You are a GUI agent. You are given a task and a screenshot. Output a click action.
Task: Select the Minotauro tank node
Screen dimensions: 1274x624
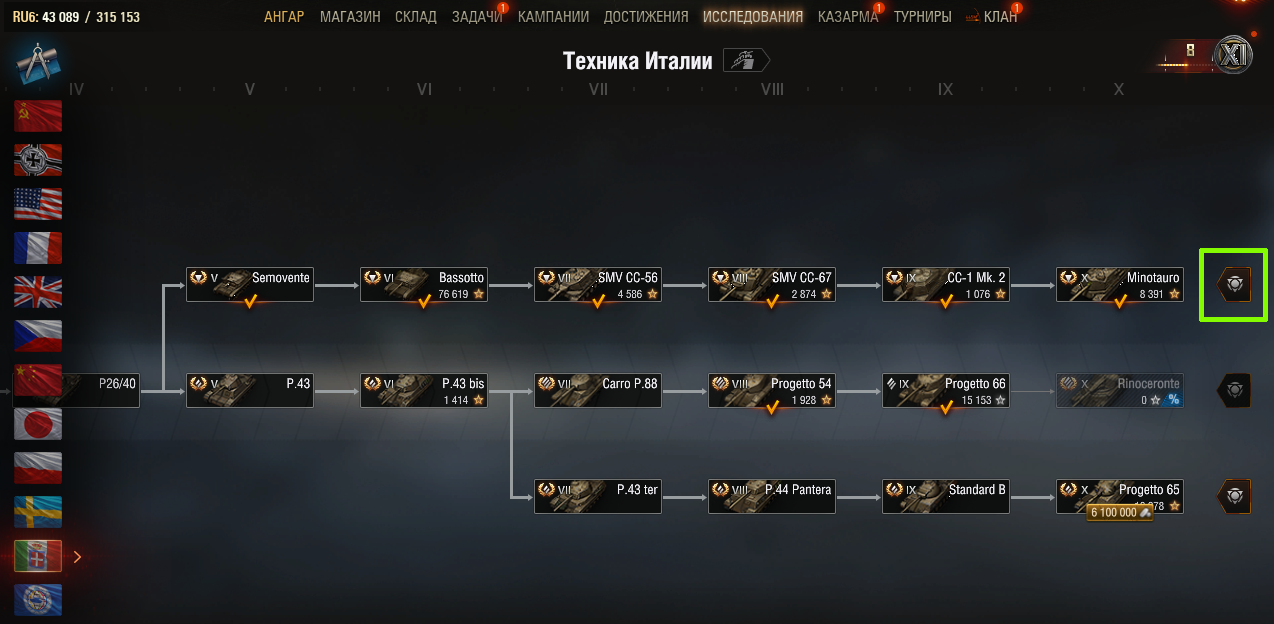point(1120,285)
